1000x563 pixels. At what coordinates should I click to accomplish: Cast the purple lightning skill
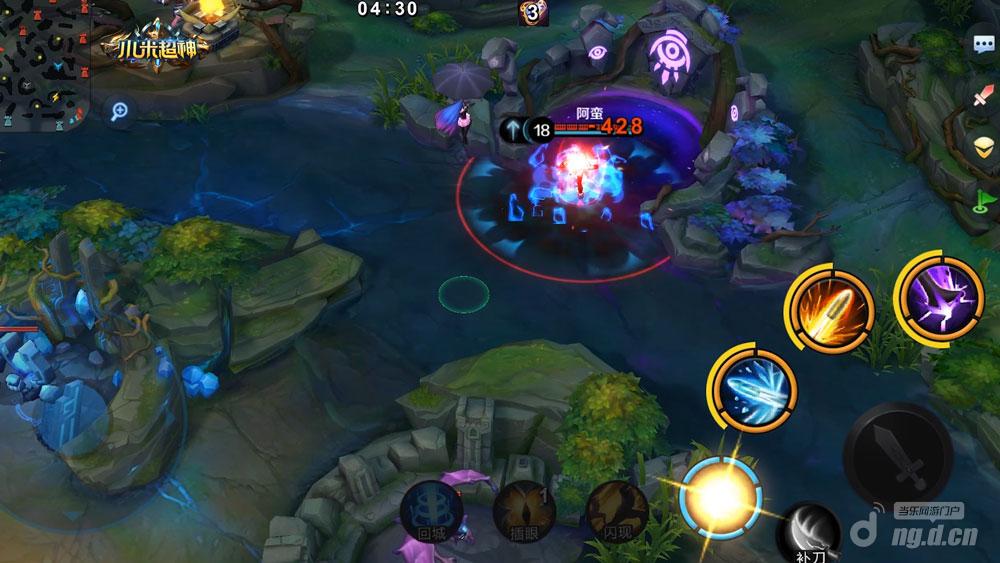(x=938, y=296)
